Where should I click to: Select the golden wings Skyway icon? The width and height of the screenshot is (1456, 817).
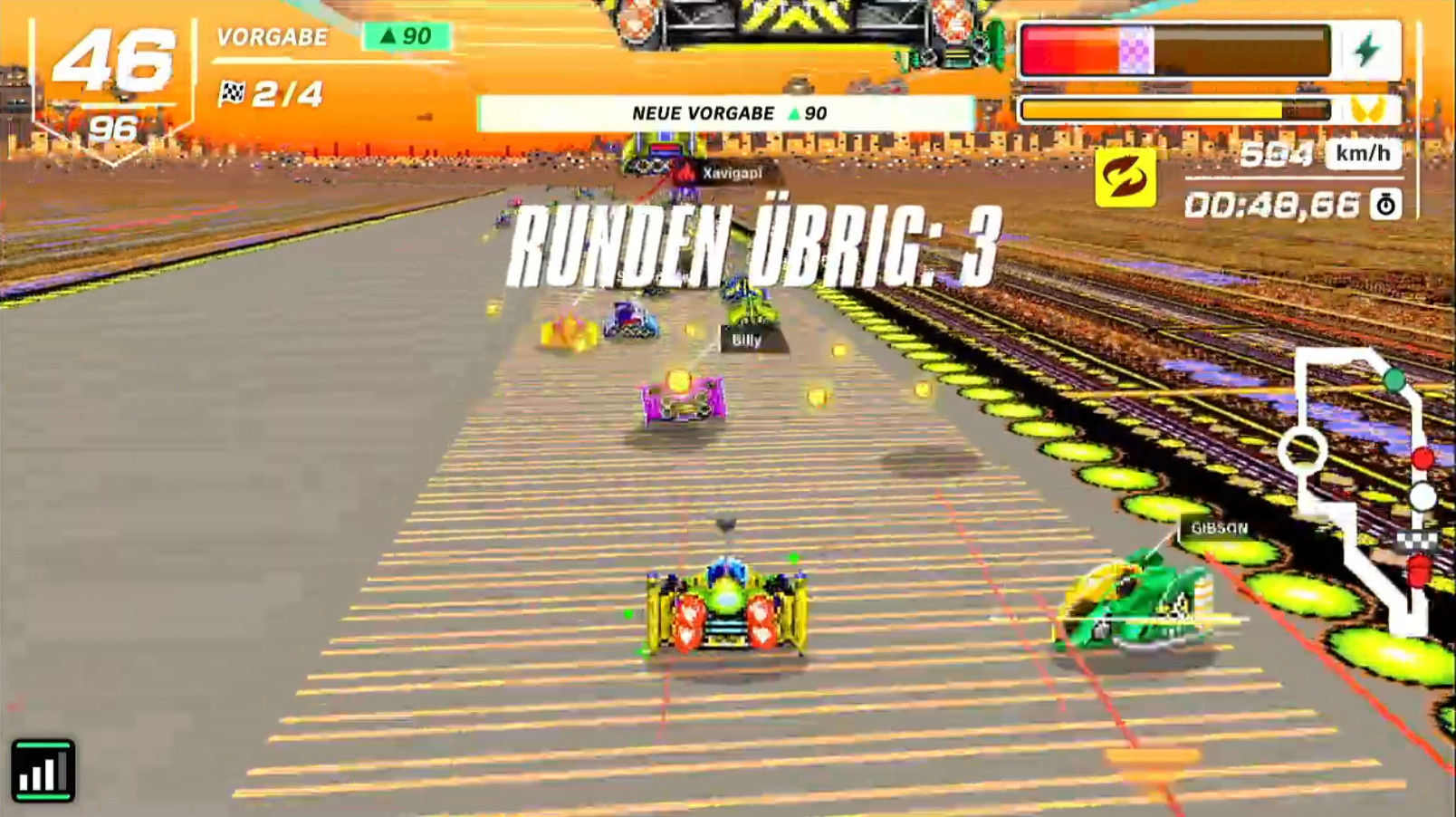tap(1367, 111)
